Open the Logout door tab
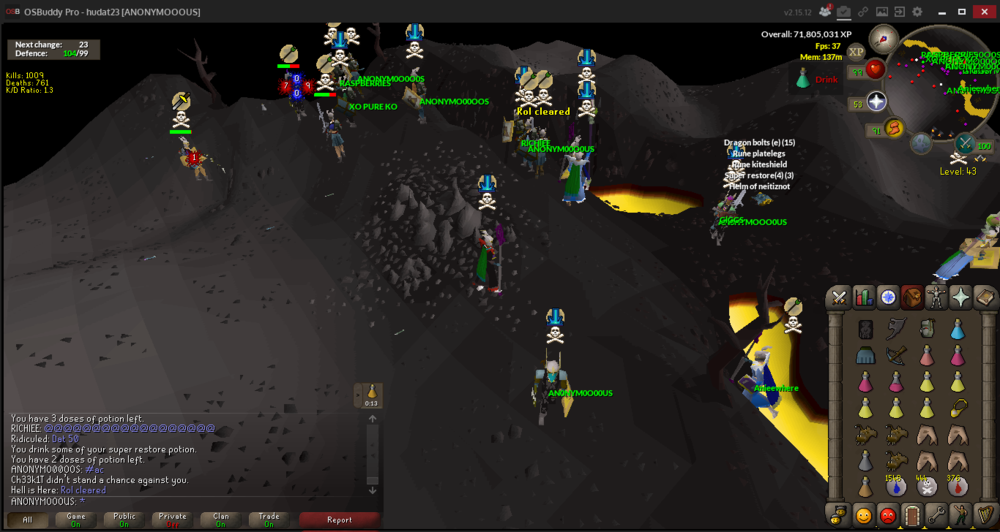 (912, 516)
